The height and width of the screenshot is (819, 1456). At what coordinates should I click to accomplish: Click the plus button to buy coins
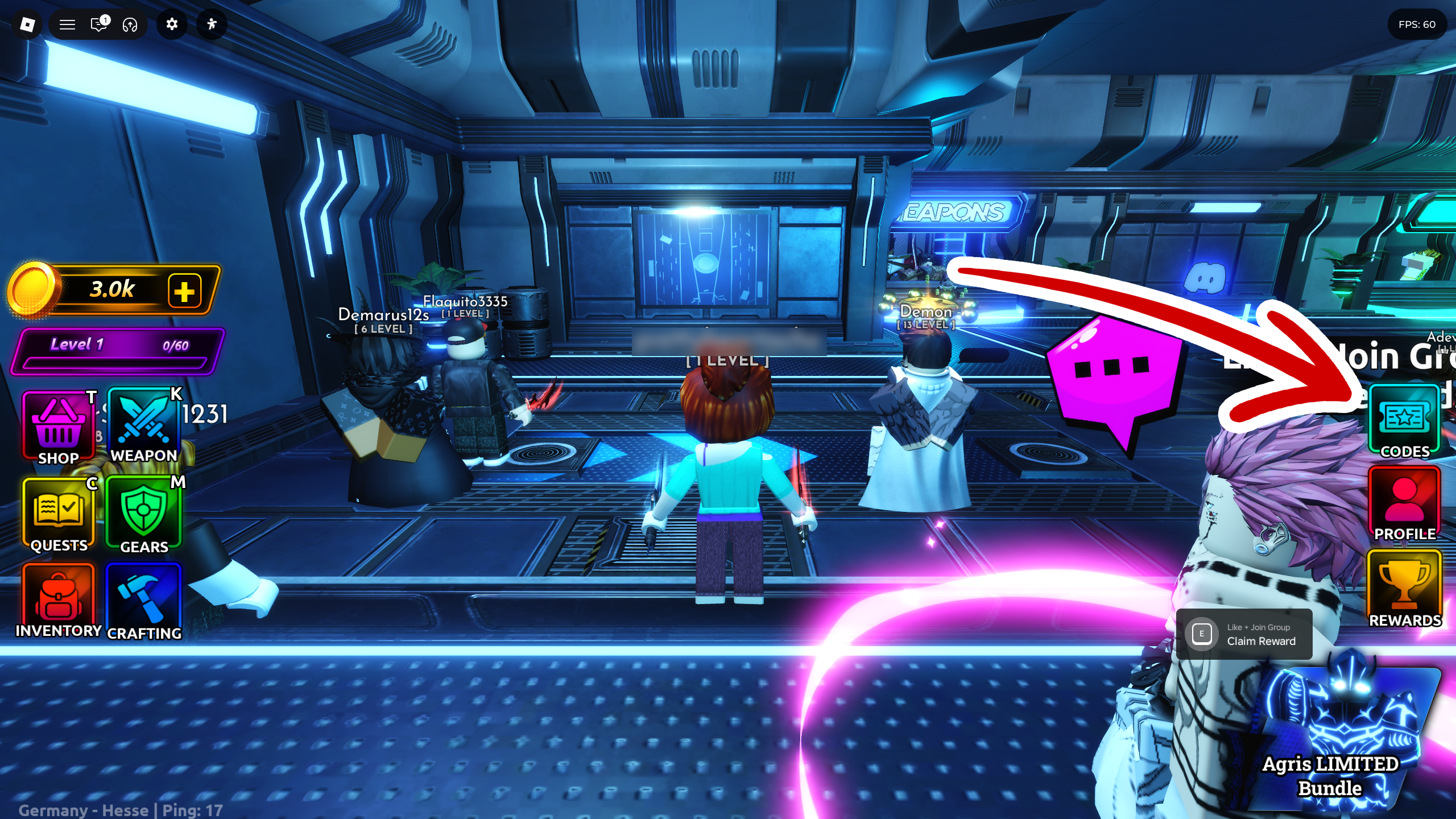click(x=184, y=291)
